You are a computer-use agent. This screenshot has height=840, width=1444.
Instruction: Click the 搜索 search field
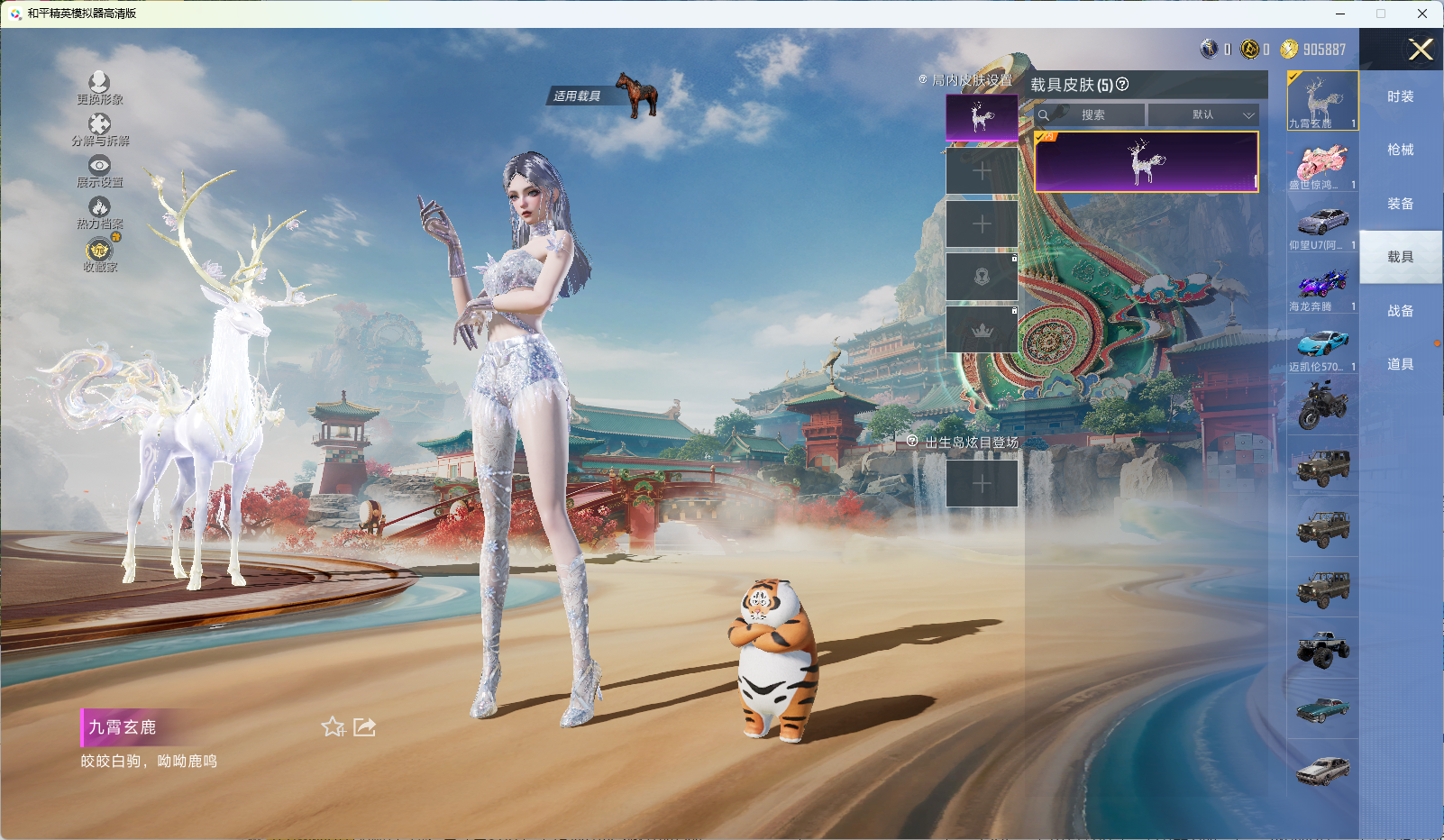(x=1092, y=115)
